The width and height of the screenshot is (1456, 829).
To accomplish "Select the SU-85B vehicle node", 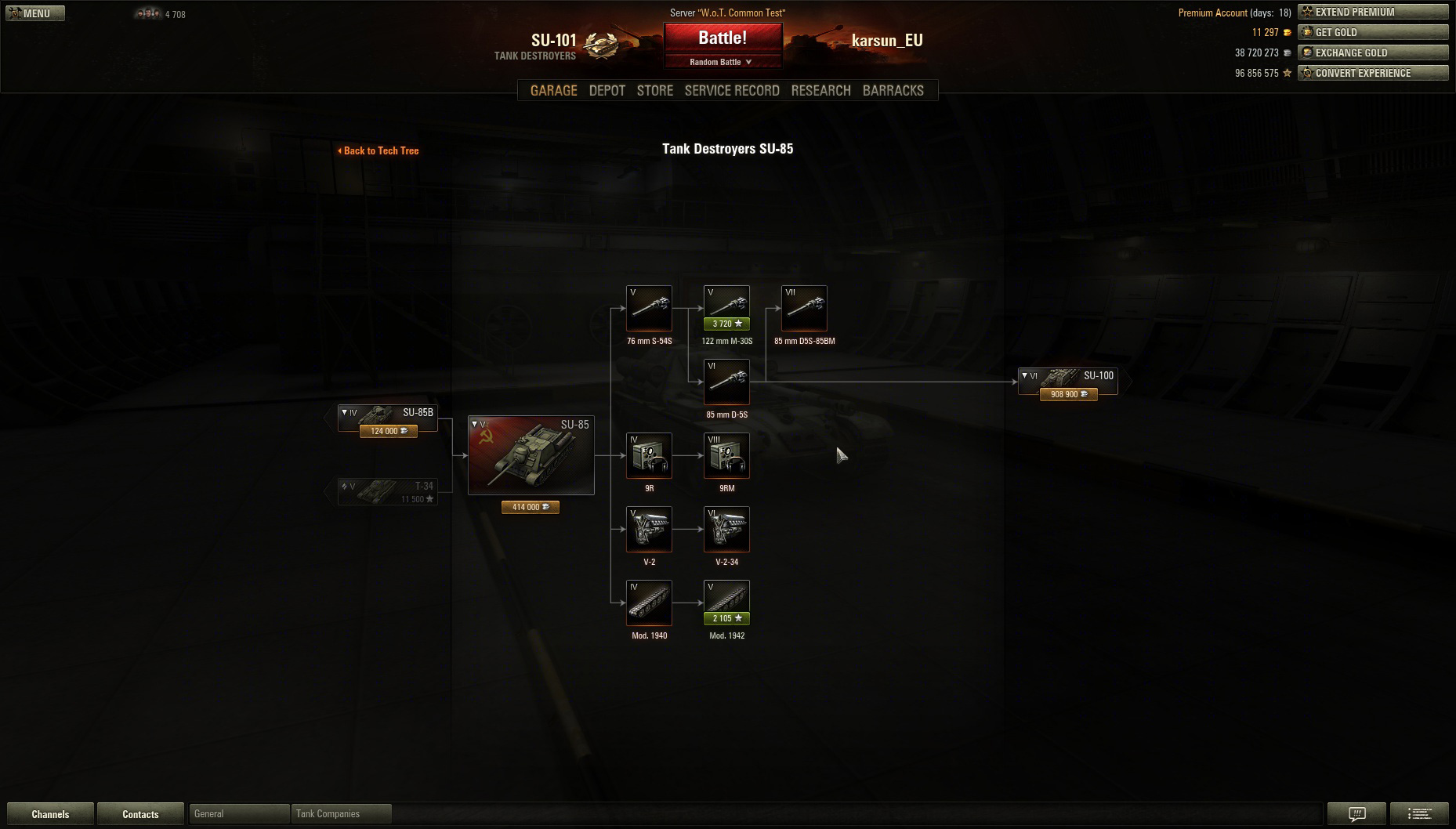I will tap(388, 418).
